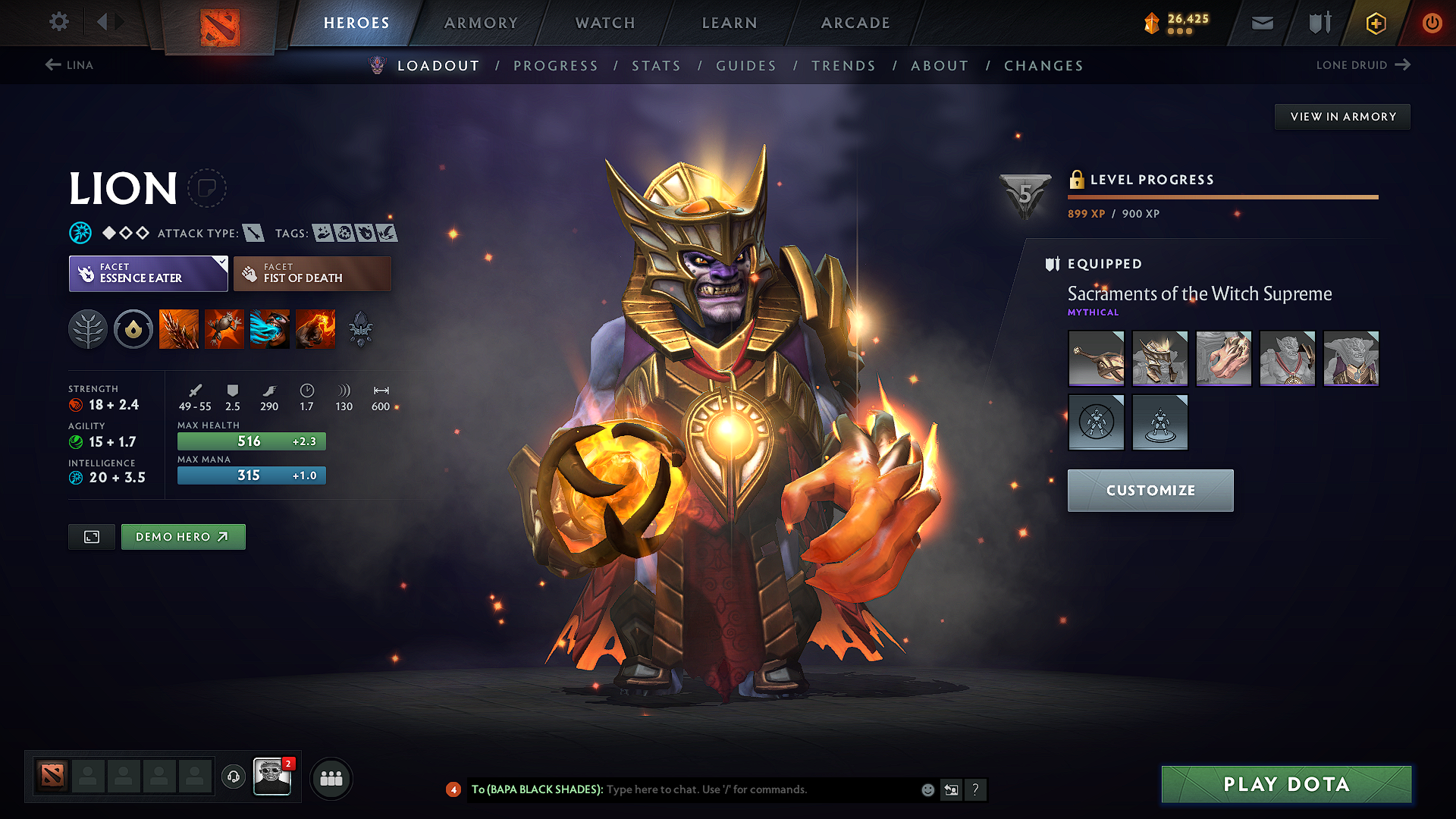Select the Hex ability icon

click(x=224, y=328)
